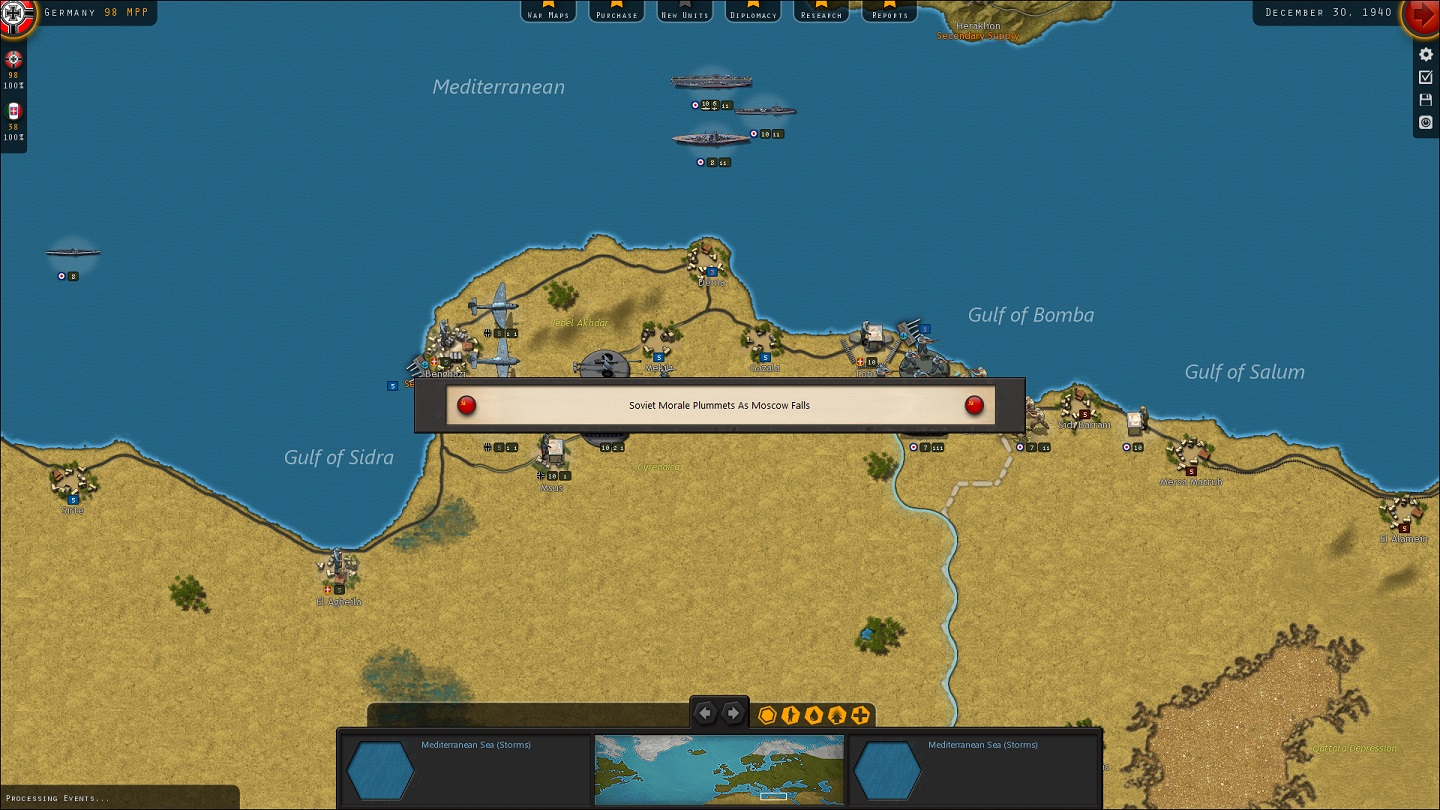Enable the supply droplet overlay icon
The height and width of the screenshot is (810, 1440).
click(813, 715)
